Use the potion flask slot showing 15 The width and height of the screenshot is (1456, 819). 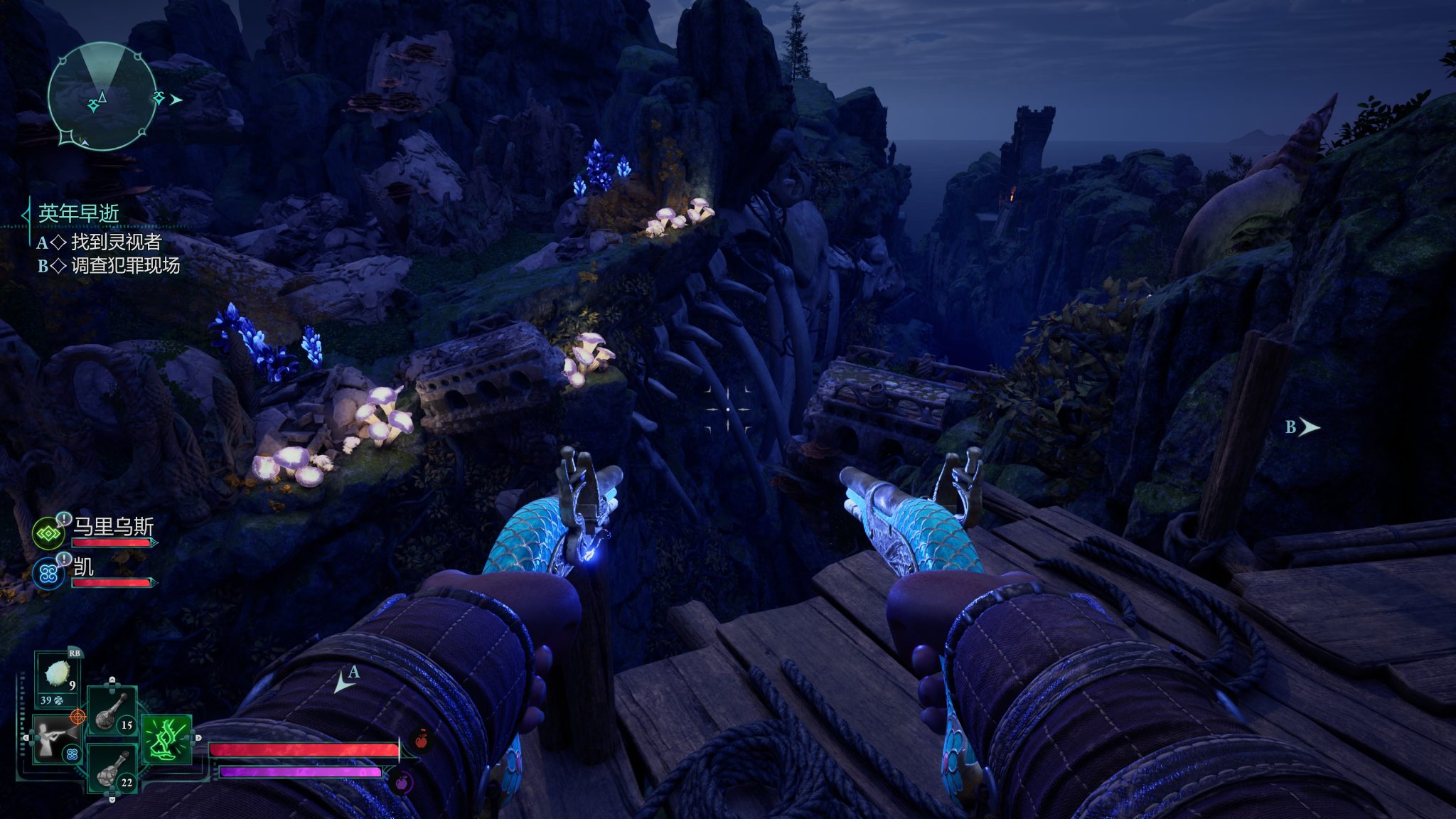112,710
